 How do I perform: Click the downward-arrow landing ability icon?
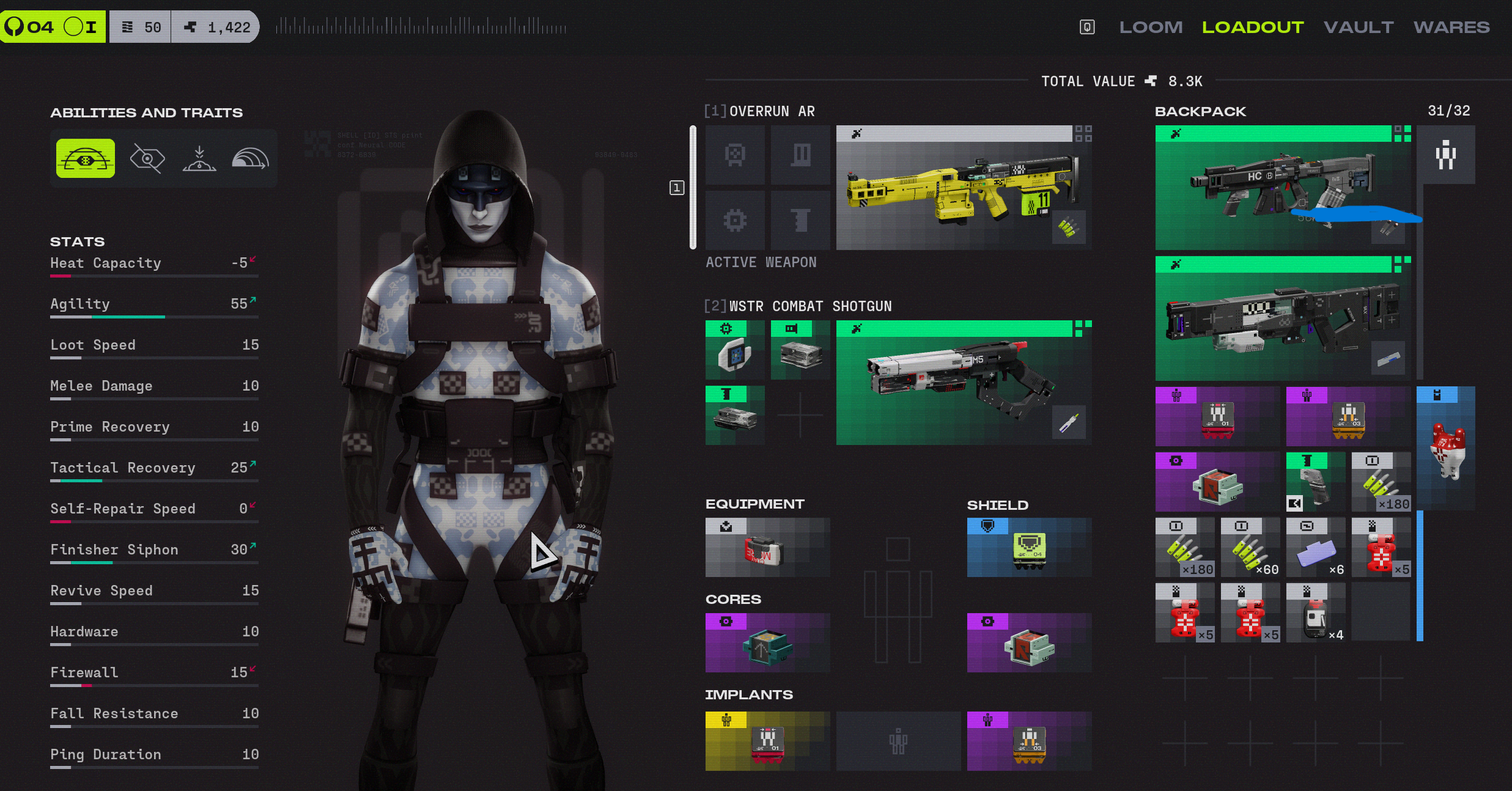click(199, 159)
